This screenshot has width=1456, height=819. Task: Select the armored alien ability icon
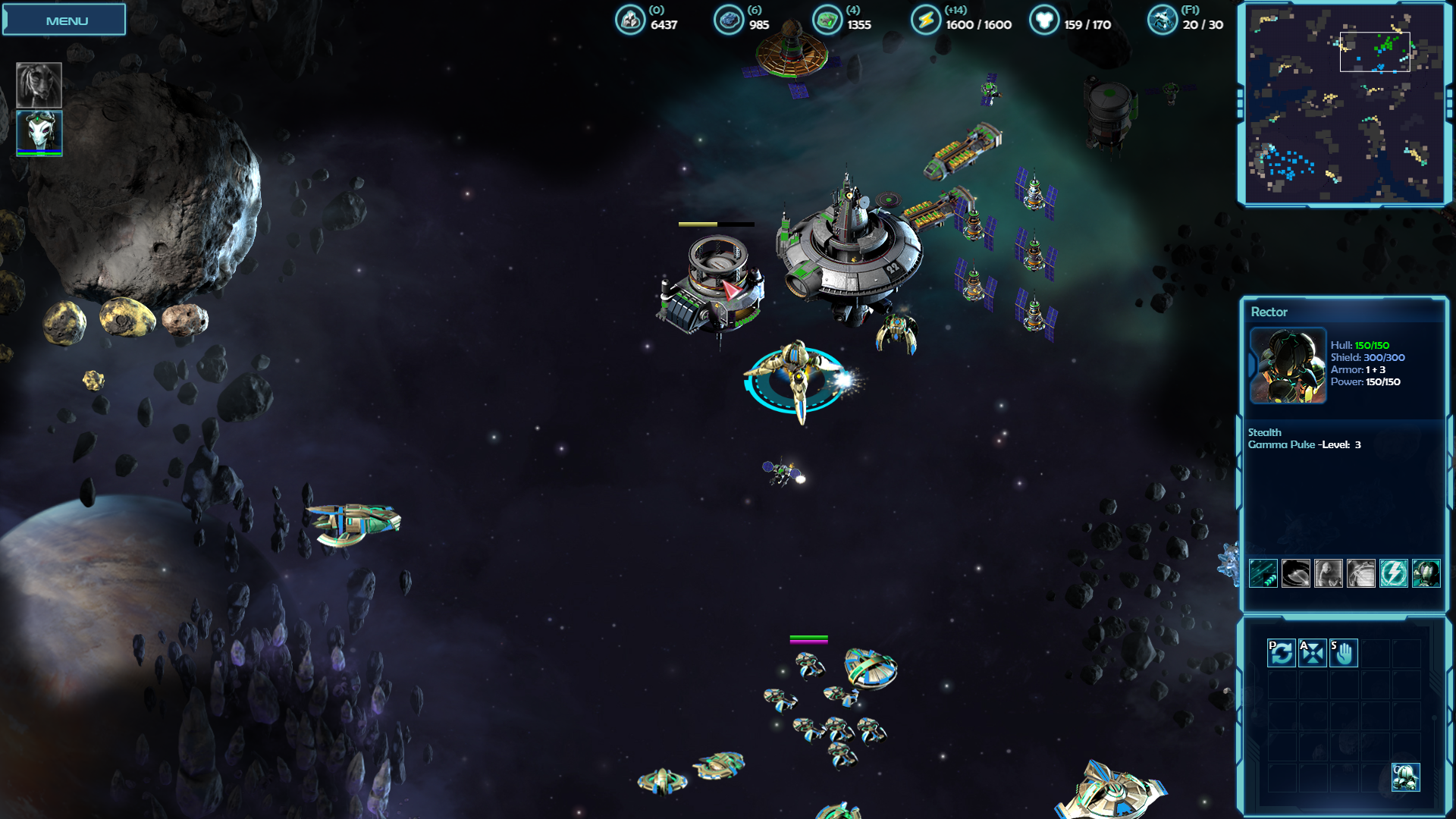coord(1426,573)
